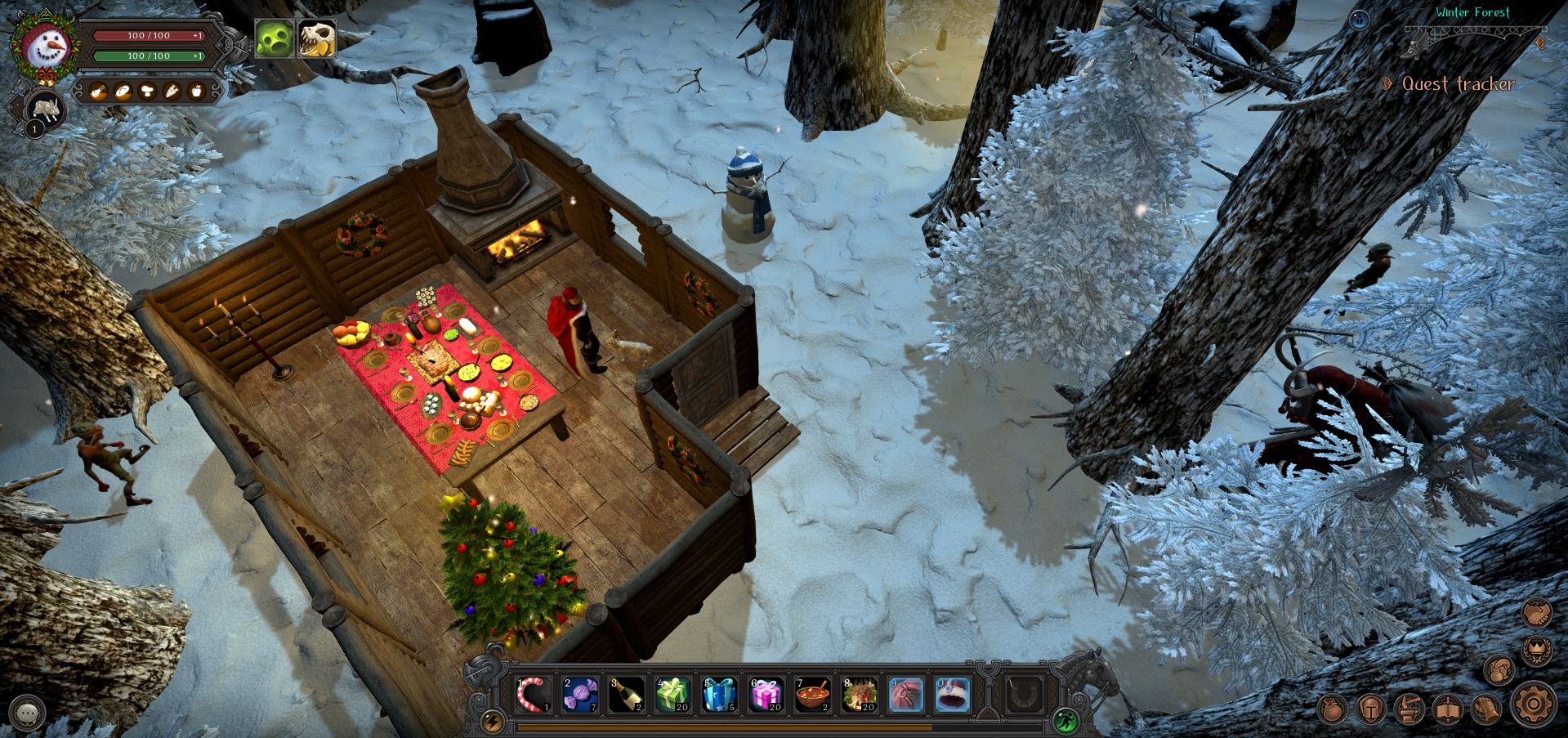Toggle the green running man button

tap(1065, 720)
